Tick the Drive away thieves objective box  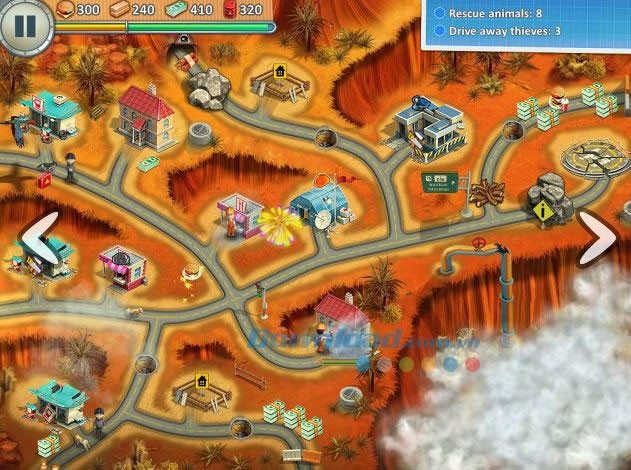coord(440,32)
